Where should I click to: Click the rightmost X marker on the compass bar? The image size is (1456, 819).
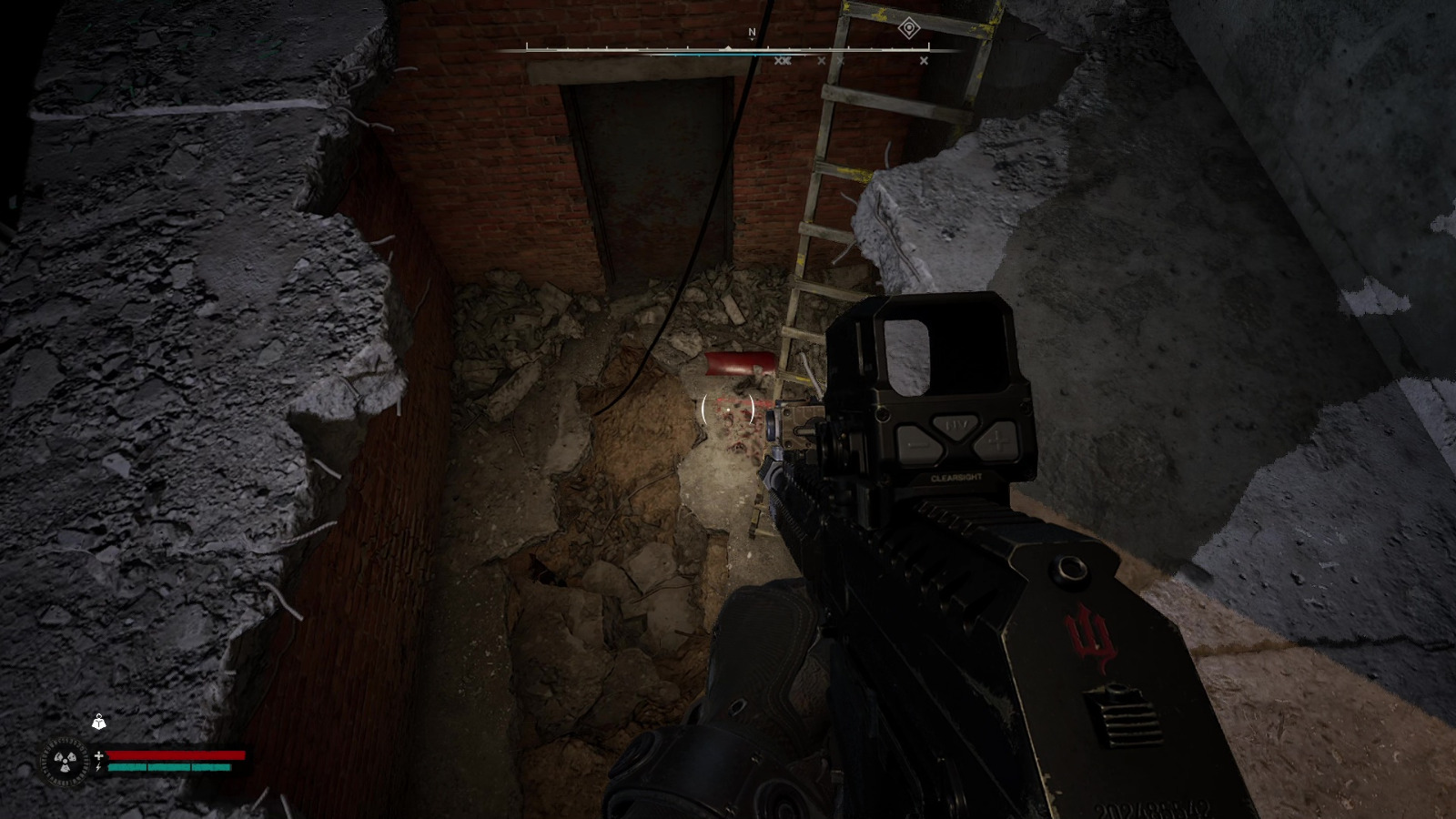point(923,60)
